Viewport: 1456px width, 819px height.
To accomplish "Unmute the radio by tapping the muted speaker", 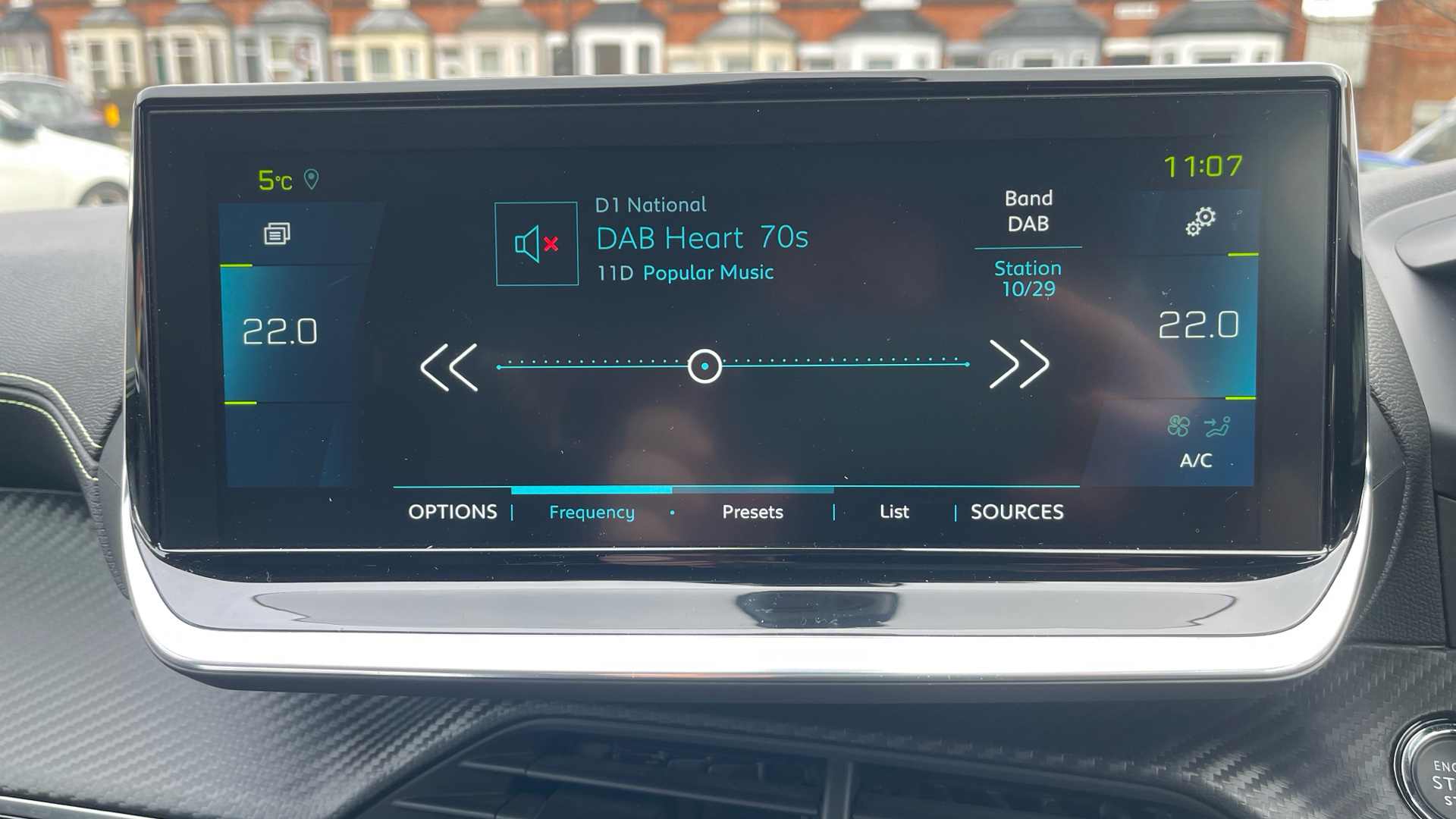I will [536, 243].
